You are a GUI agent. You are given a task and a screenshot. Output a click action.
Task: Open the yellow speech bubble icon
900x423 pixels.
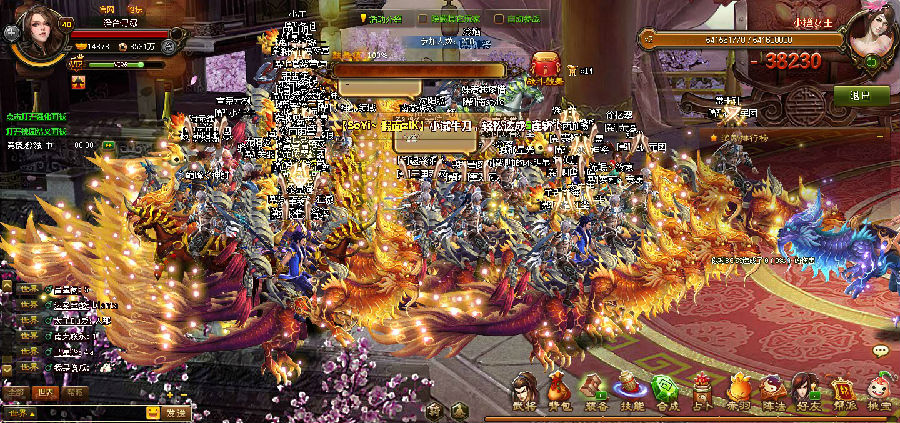880,351
